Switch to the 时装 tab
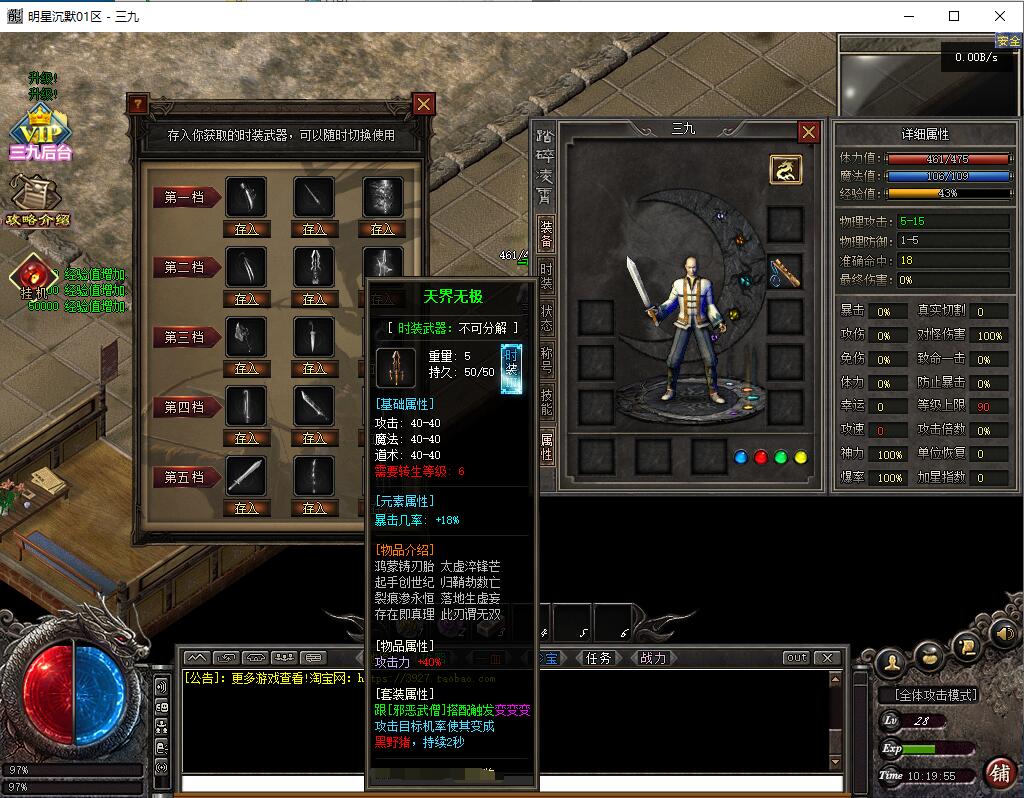The image size is (1024, 798). coord(546,276)
